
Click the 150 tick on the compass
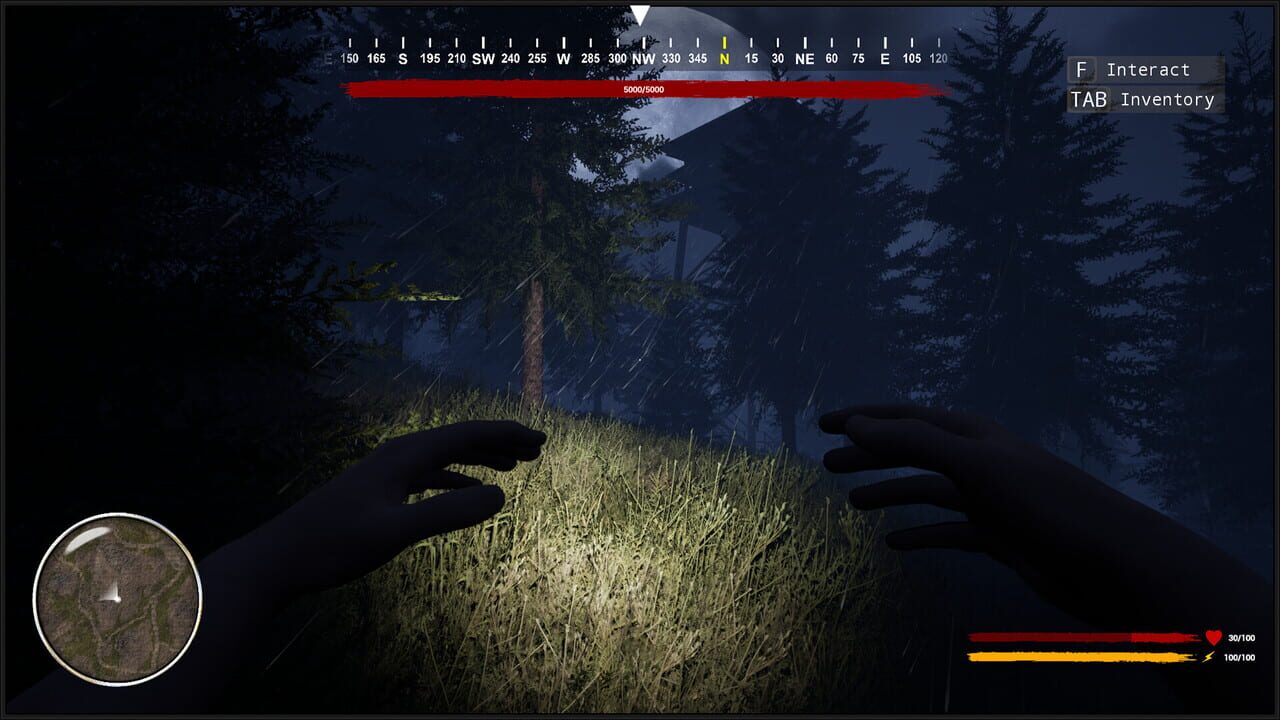click(x=348, y=58)
